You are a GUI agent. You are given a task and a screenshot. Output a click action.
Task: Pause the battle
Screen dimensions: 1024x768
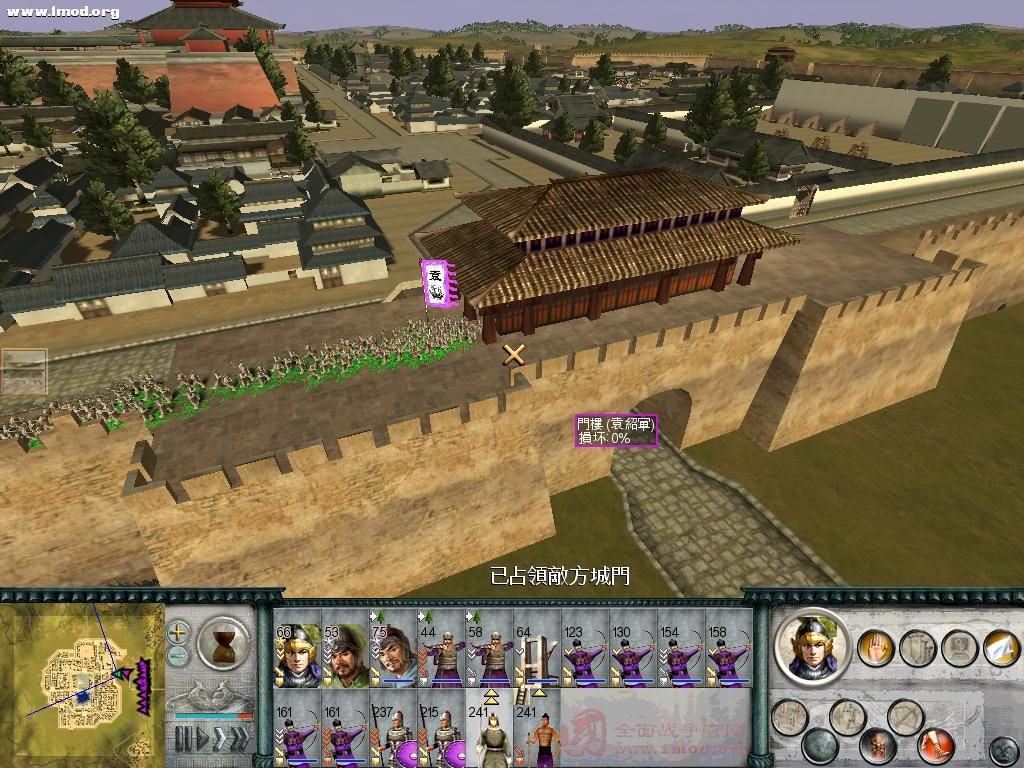(183, 740)
